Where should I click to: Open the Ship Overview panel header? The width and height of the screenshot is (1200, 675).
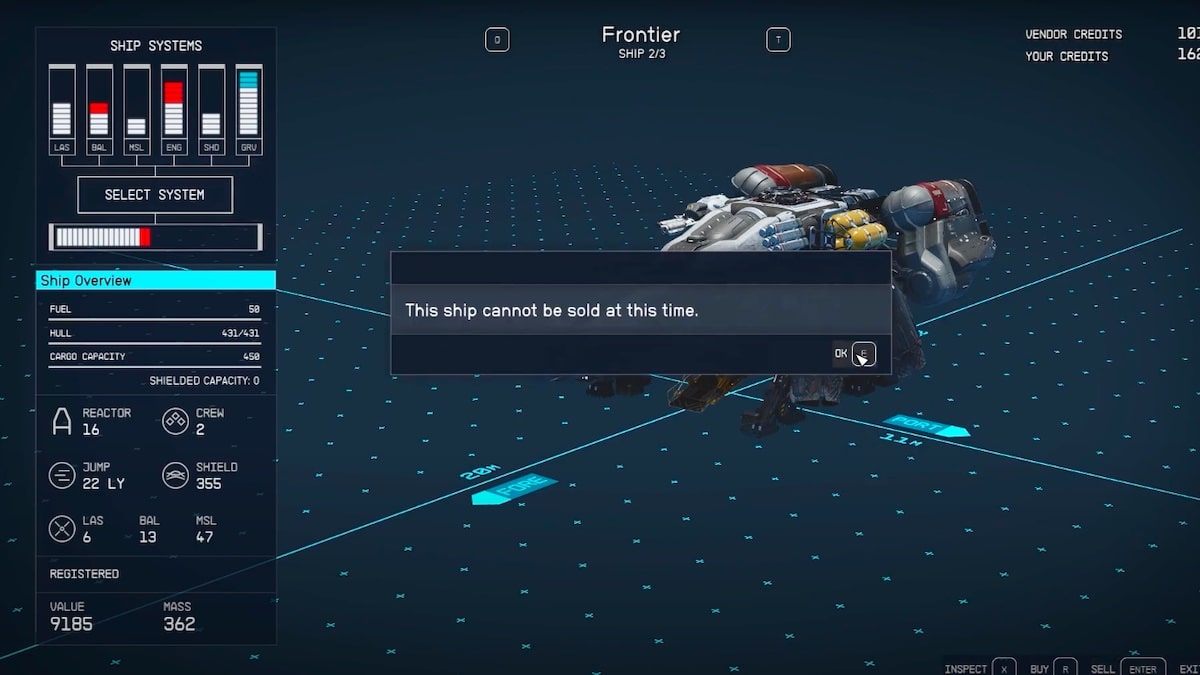tap(156, 281)
